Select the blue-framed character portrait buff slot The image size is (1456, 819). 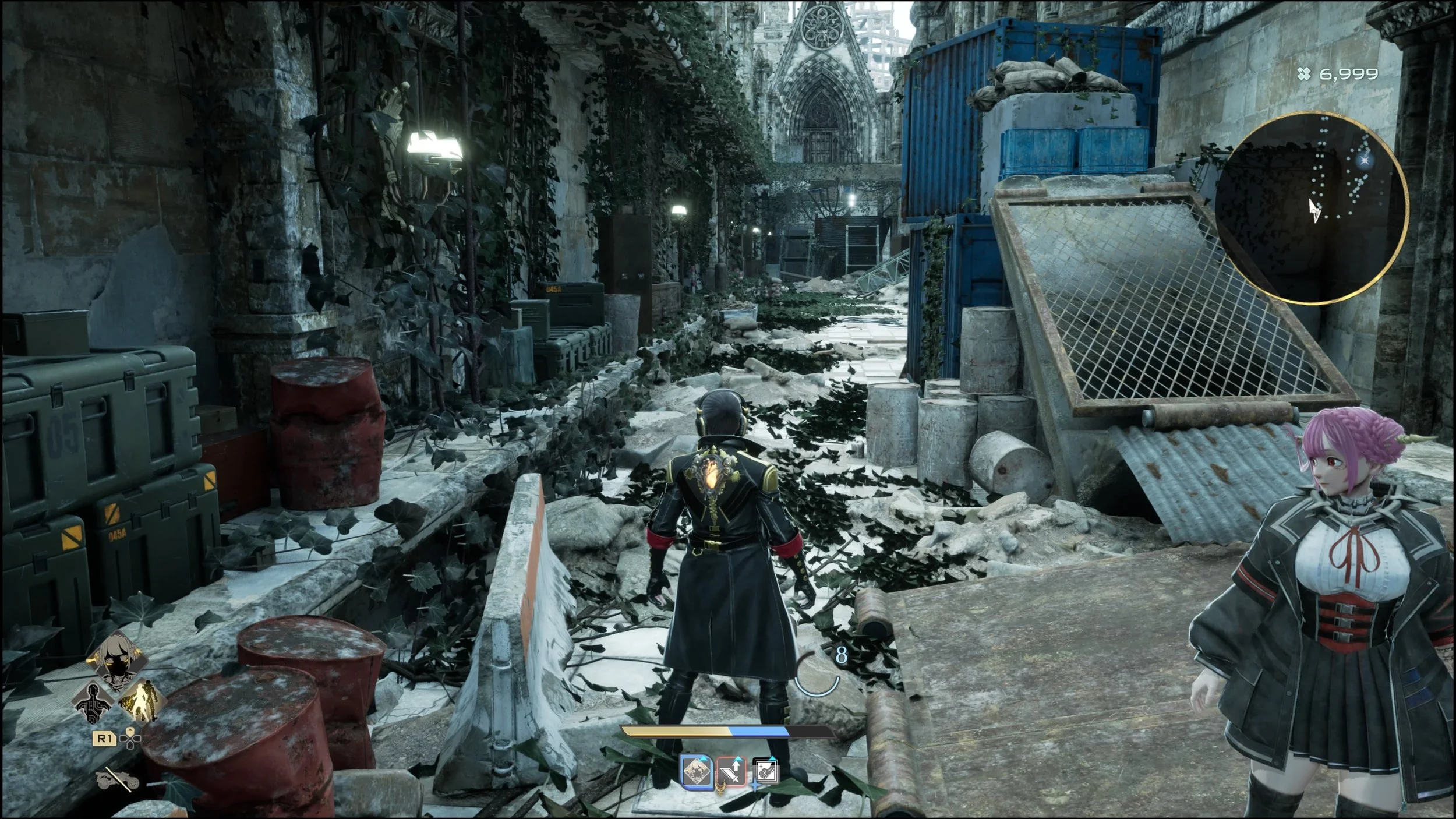point(697,772)
